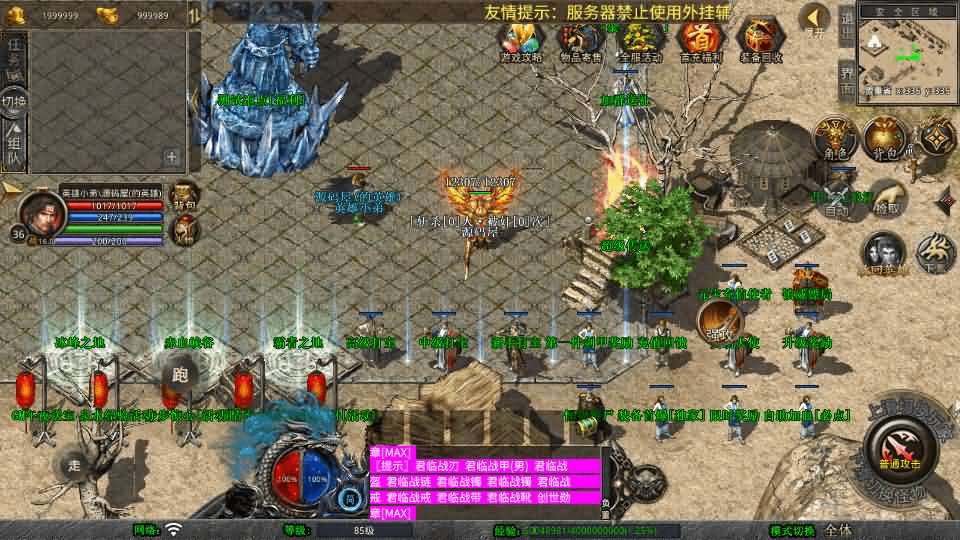This screenshot has width=960, height=540.
Task: Open the 物品寄售 consignment icon
Action: [x=580, y=40]
